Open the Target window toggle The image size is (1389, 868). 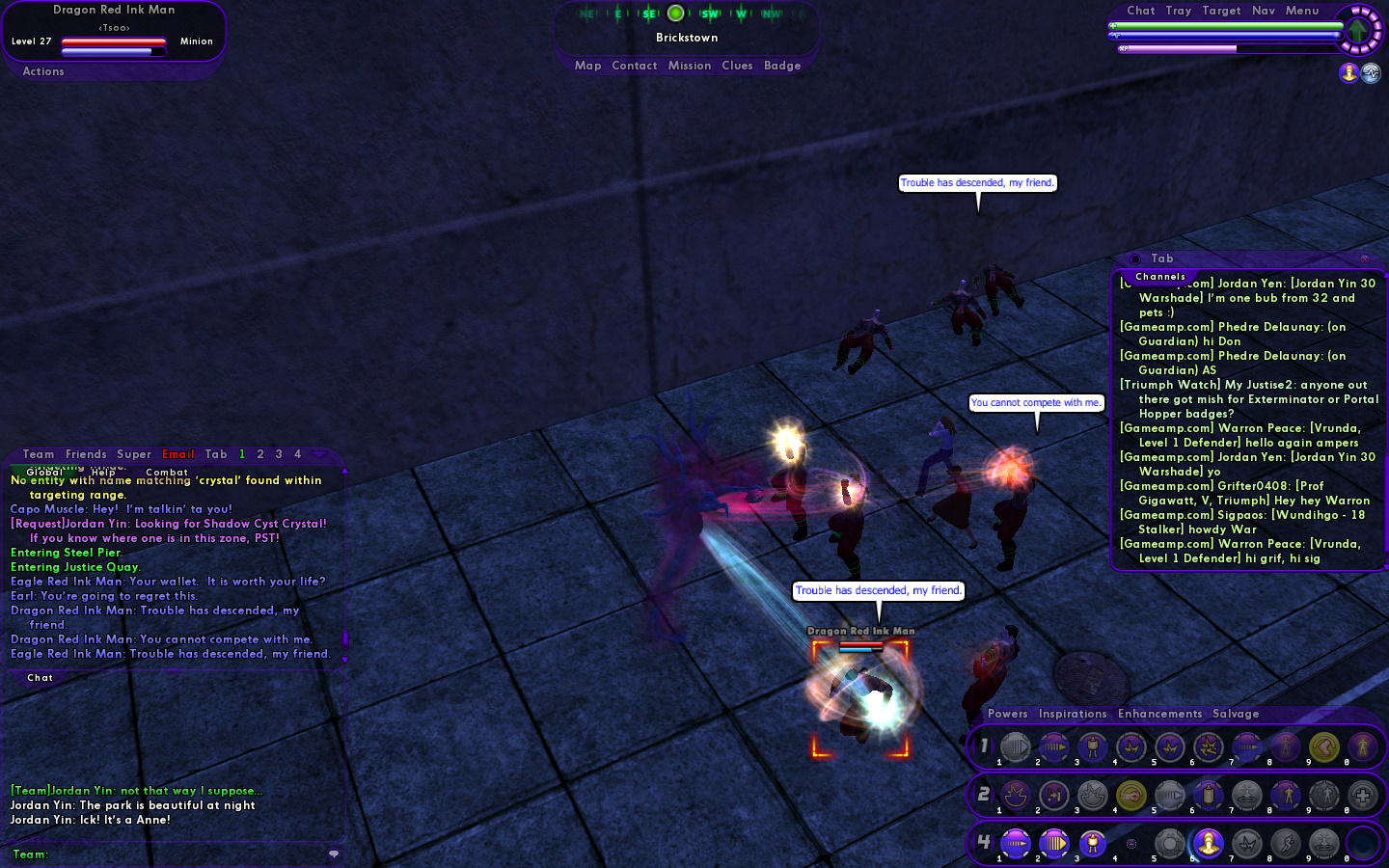pyautogui.click(x=1221, y=11)
